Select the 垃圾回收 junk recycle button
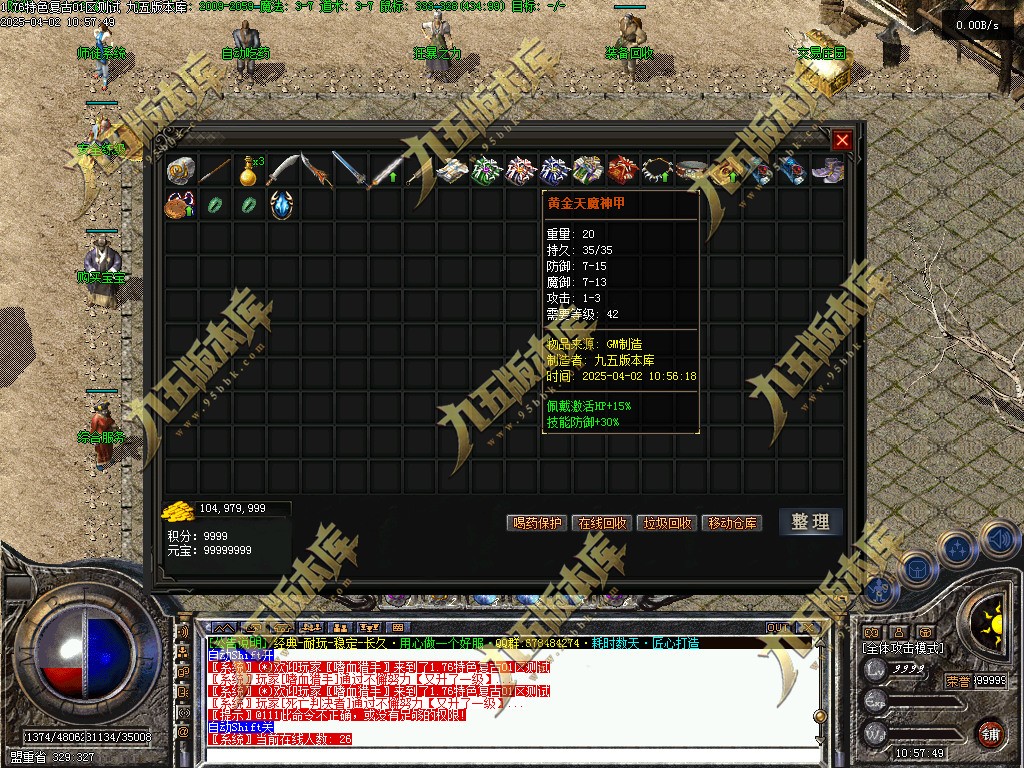This screenshot has width=1024, height=768. pyautogui.click(x=667, y=523)
